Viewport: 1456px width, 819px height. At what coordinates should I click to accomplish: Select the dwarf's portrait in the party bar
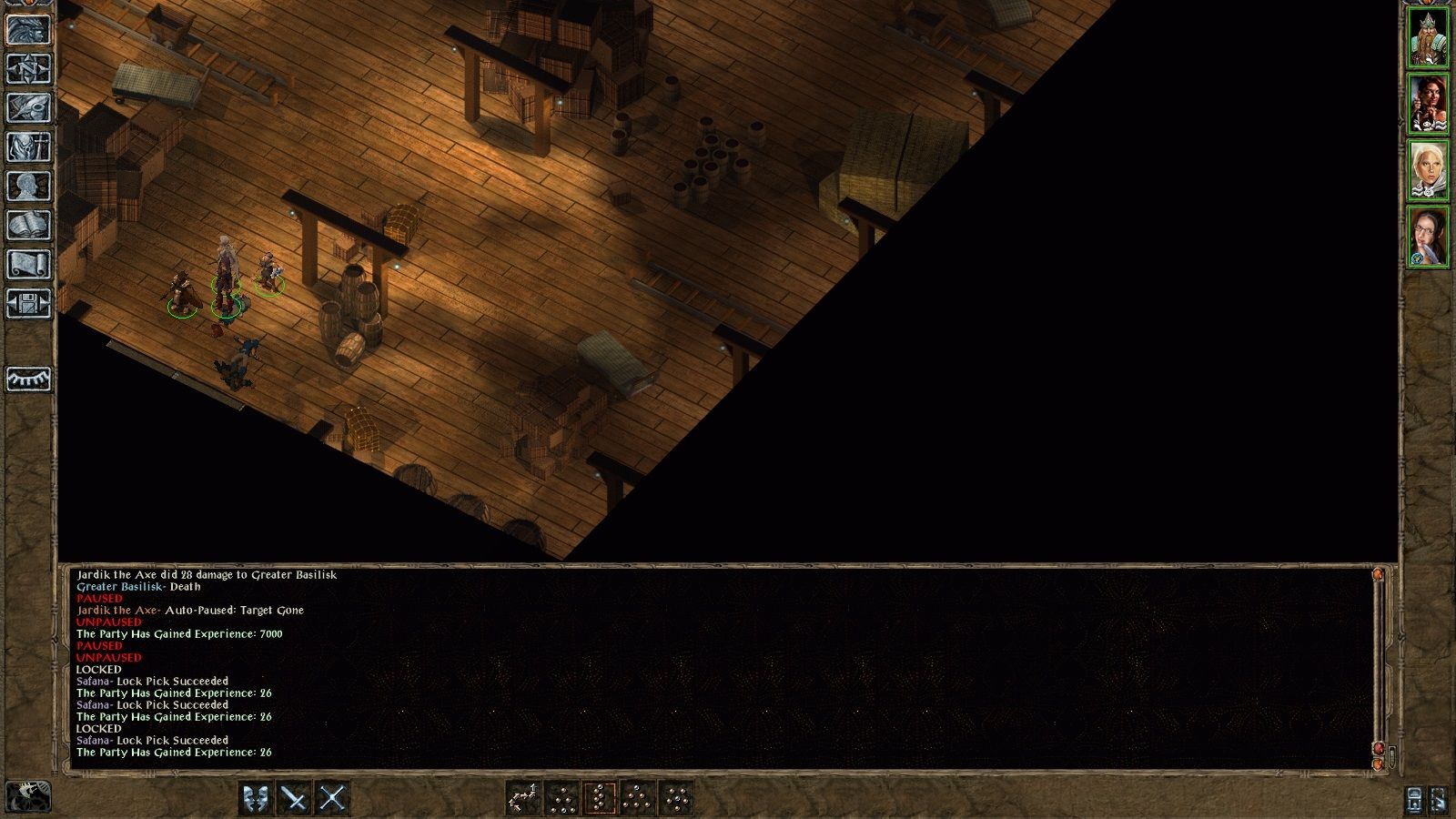[x=1431, y=36]
